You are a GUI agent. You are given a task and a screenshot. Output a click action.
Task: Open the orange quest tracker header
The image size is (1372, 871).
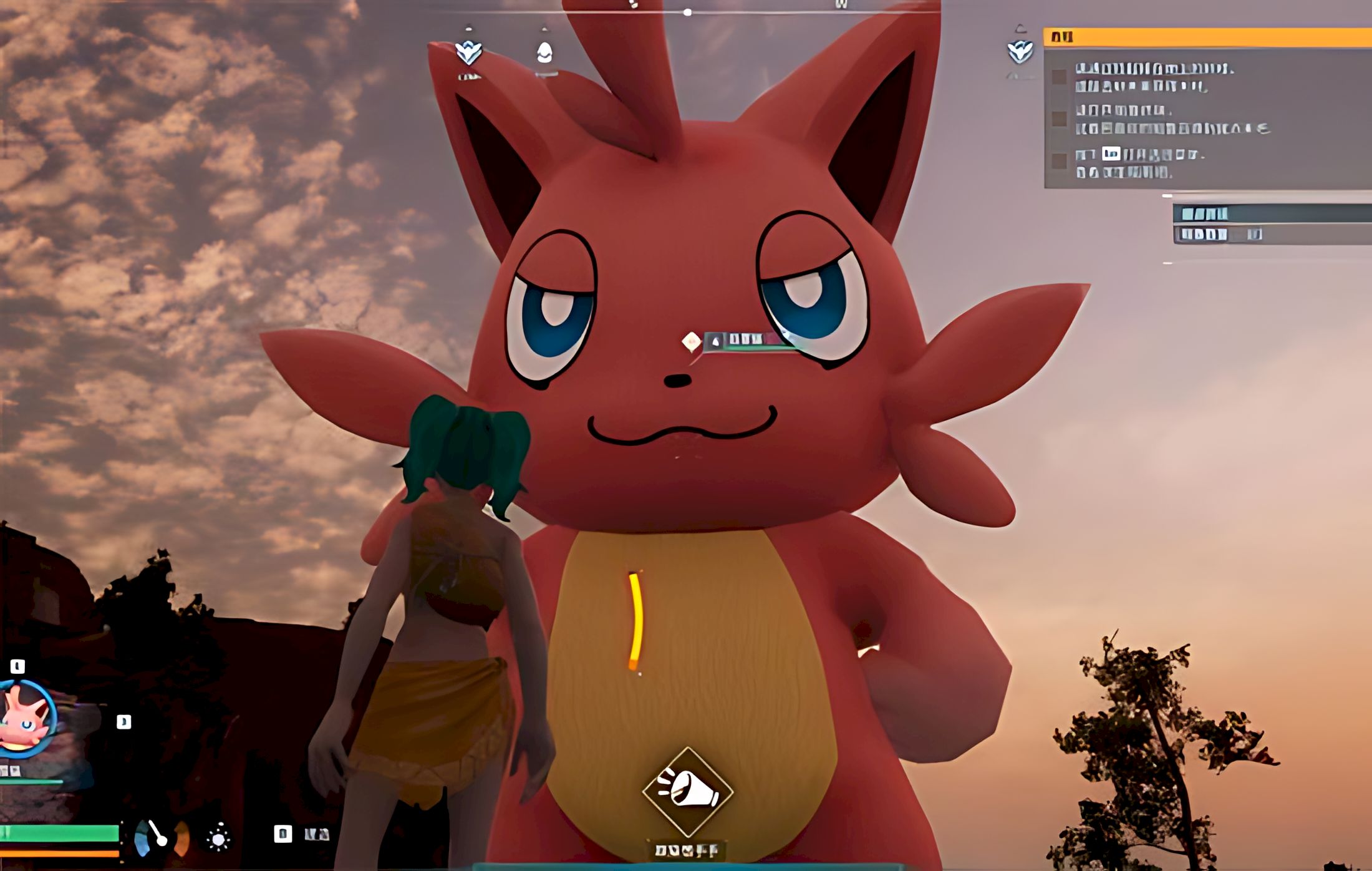coord(1207,37)
